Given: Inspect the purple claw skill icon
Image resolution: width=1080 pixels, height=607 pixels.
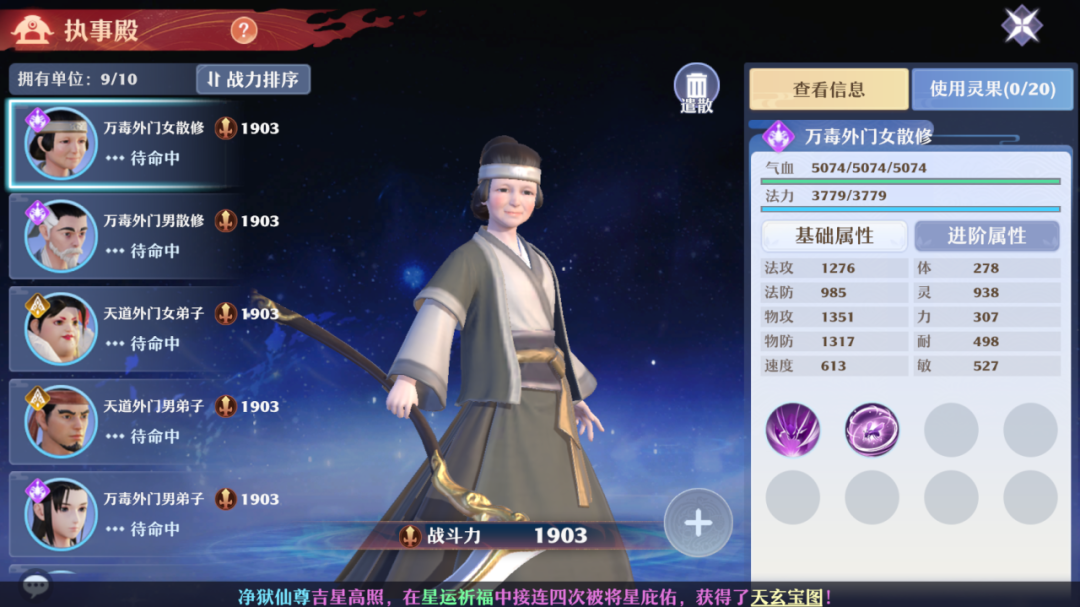Looking at the screenshot, I should tap(793, 430).
